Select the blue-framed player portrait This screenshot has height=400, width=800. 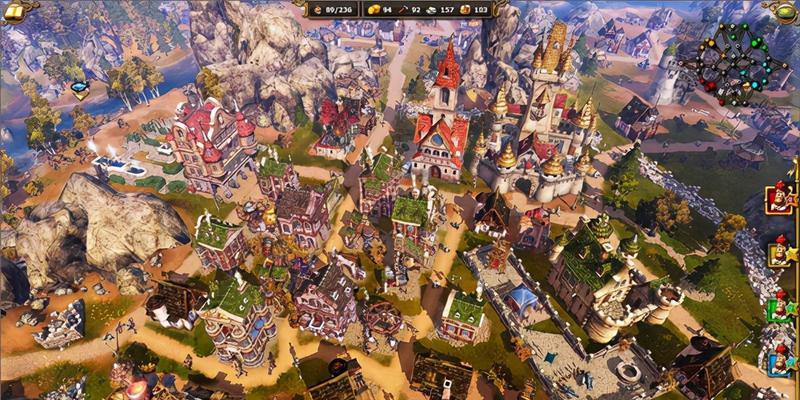click(x=780, y=356)
